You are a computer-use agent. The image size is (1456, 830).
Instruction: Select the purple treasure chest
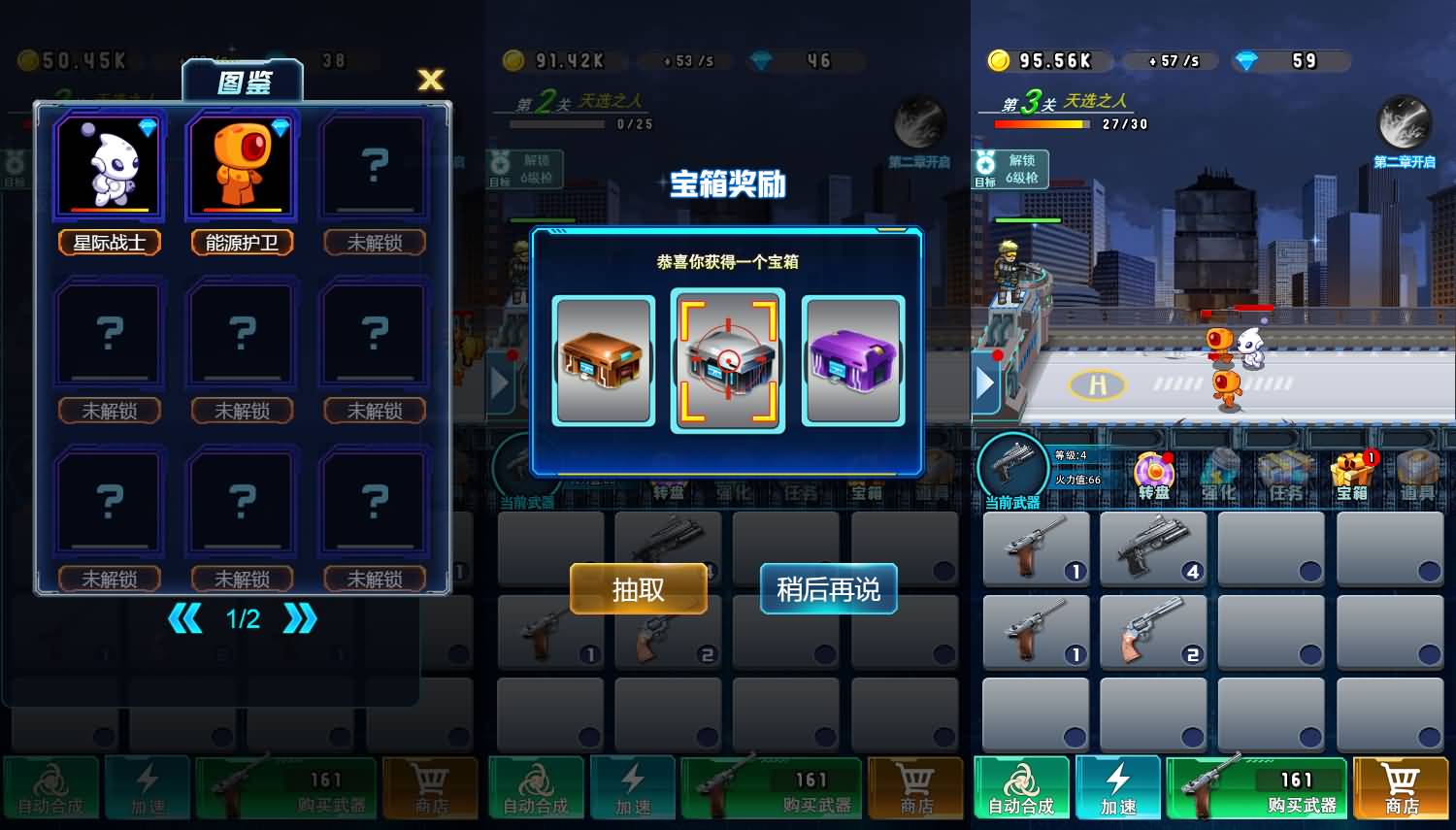853,361
